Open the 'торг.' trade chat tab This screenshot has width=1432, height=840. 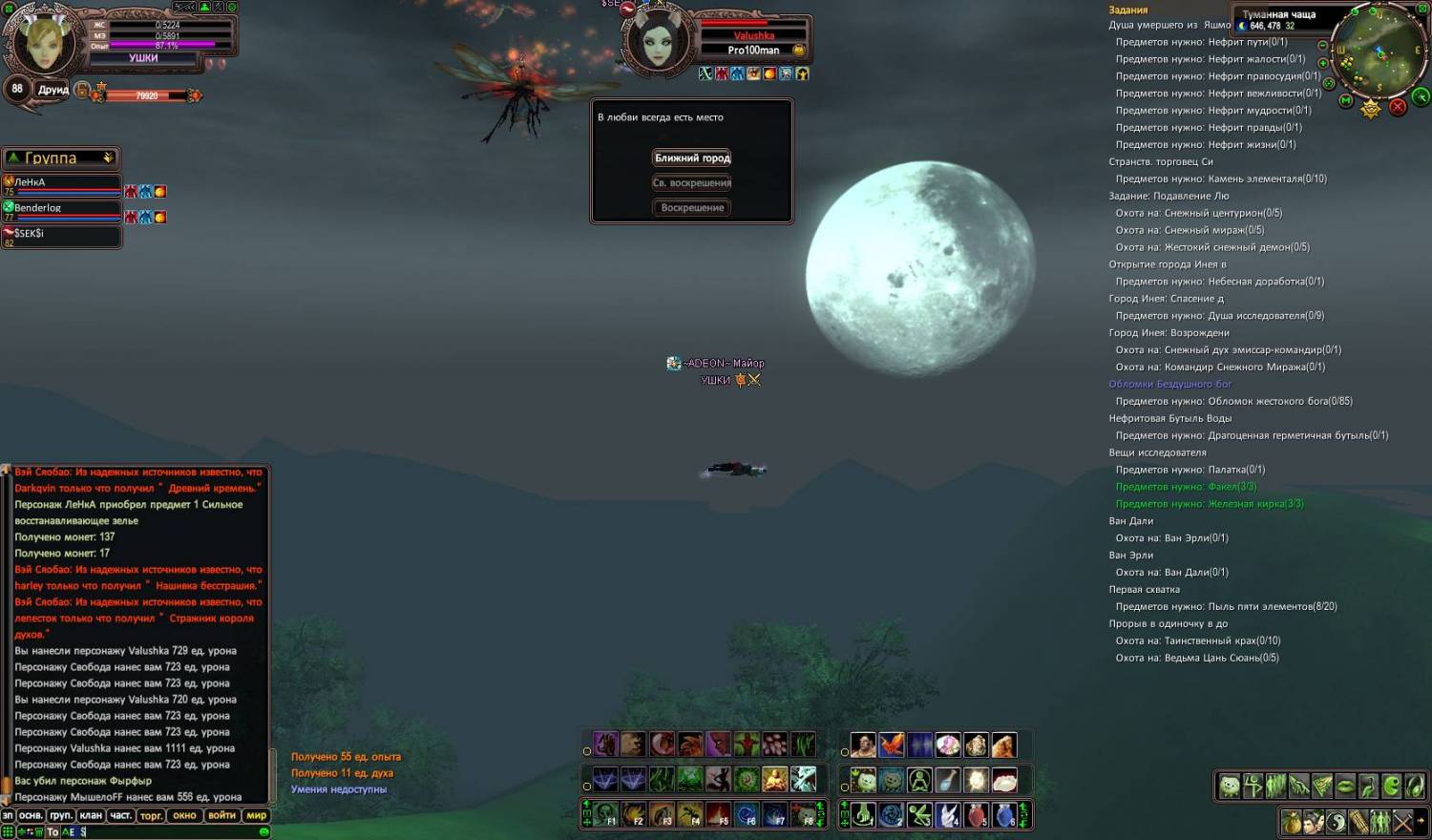(151, 815)
